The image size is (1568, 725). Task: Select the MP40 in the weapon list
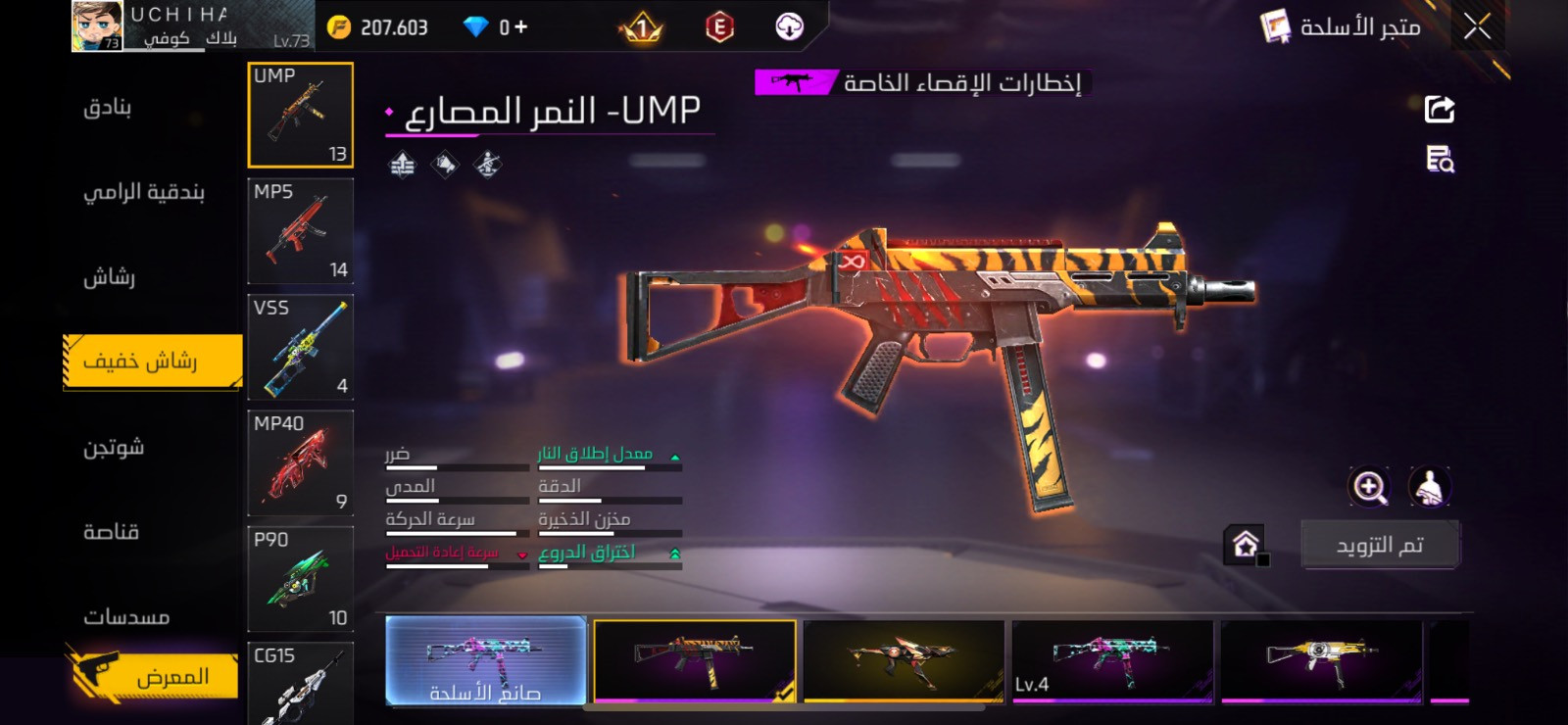coord(301,463)
